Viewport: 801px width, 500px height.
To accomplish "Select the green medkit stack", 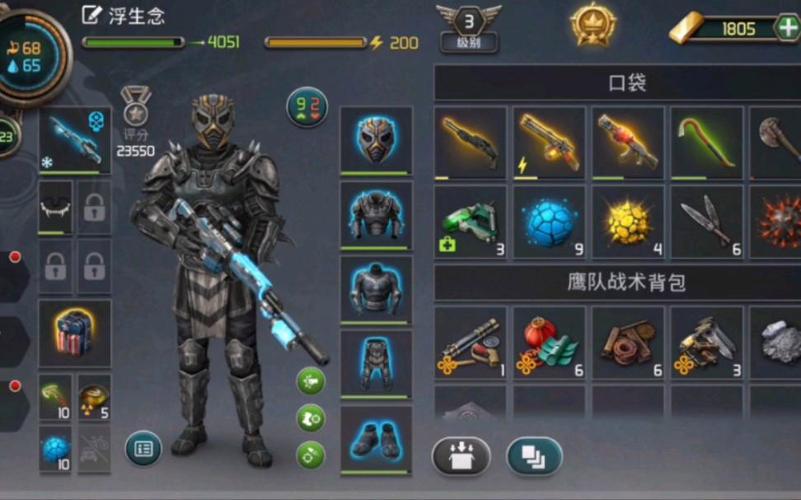I will [470, 221].
